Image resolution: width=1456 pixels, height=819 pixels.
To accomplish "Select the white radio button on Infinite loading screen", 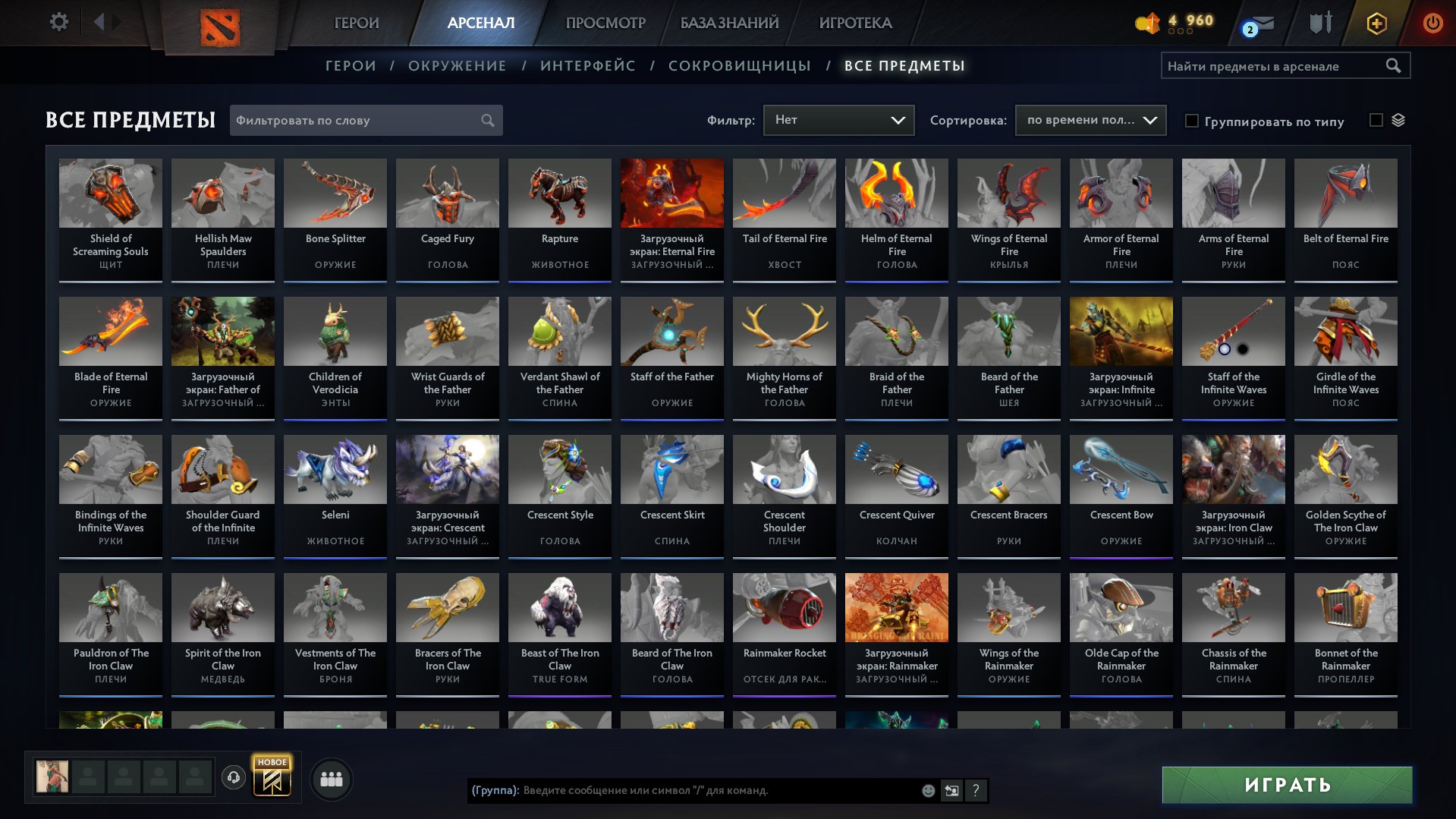I will click(x=1225, y=349).
